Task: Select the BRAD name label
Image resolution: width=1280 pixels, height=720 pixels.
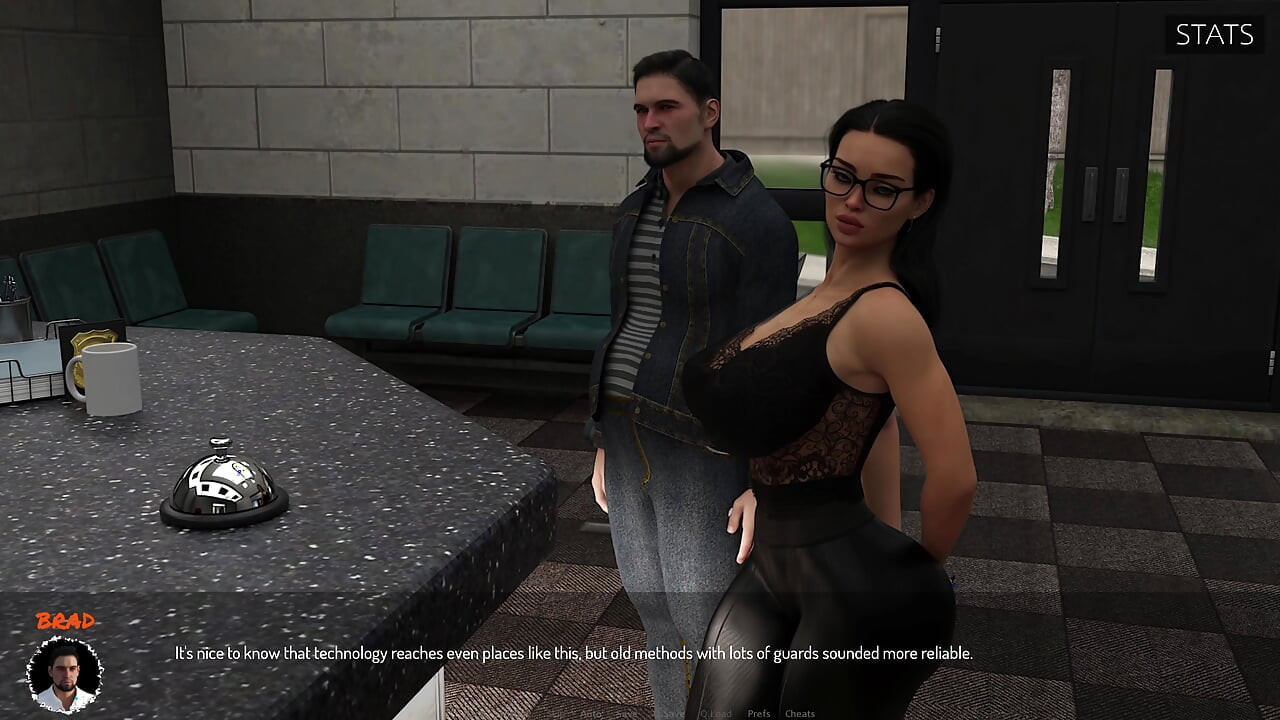Action: tap(64, 620)
